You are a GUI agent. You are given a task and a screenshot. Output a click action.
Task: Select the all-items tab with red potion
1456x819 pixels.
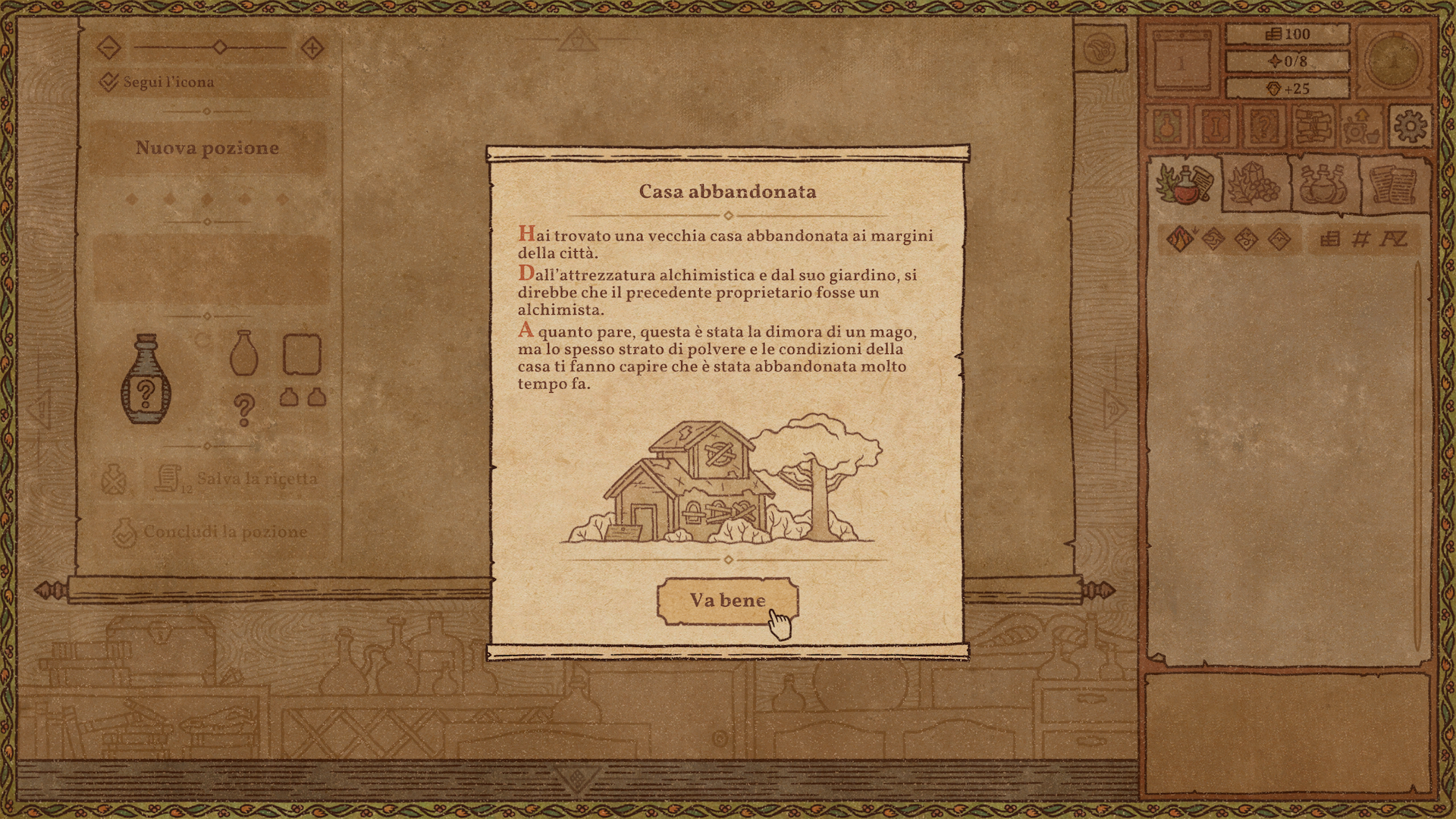pyautogui.click(x=1184, y=184)
